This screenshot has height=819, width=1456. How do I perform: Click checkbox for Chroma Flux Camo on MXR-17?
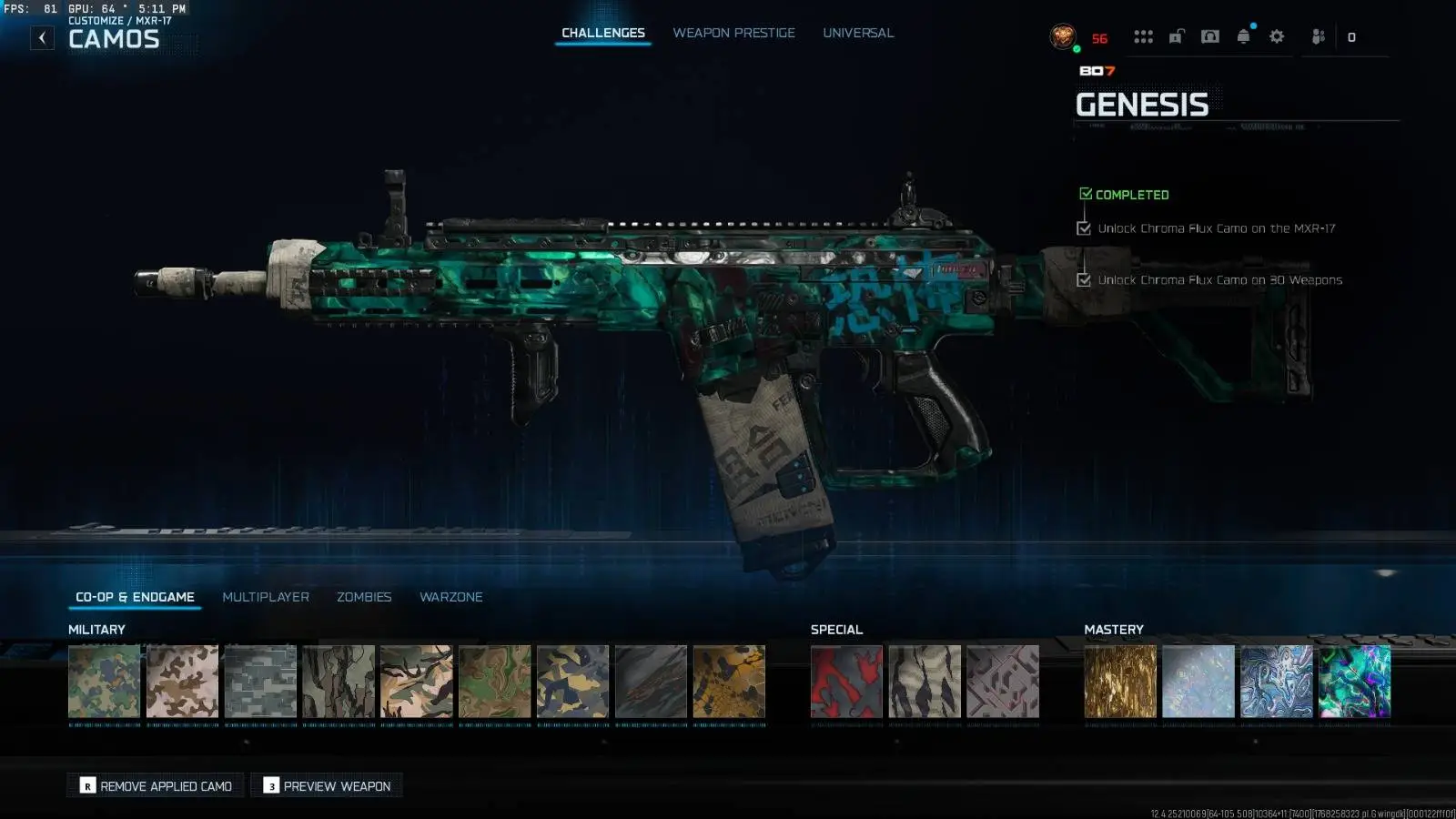coord(1083,228)
